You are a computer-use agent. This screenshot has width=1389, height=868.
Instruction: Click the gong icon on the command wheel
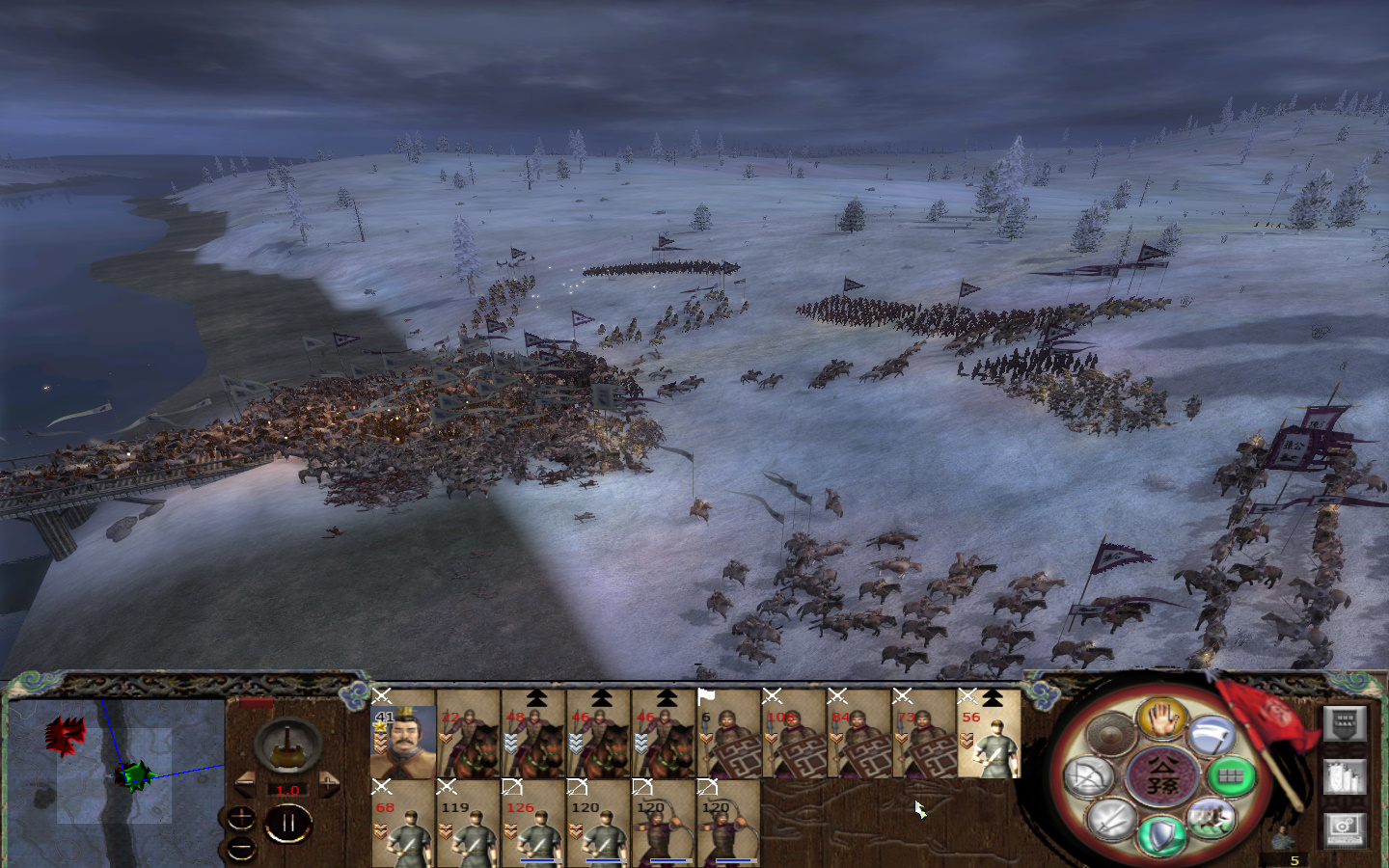(x=1113, y=733)
